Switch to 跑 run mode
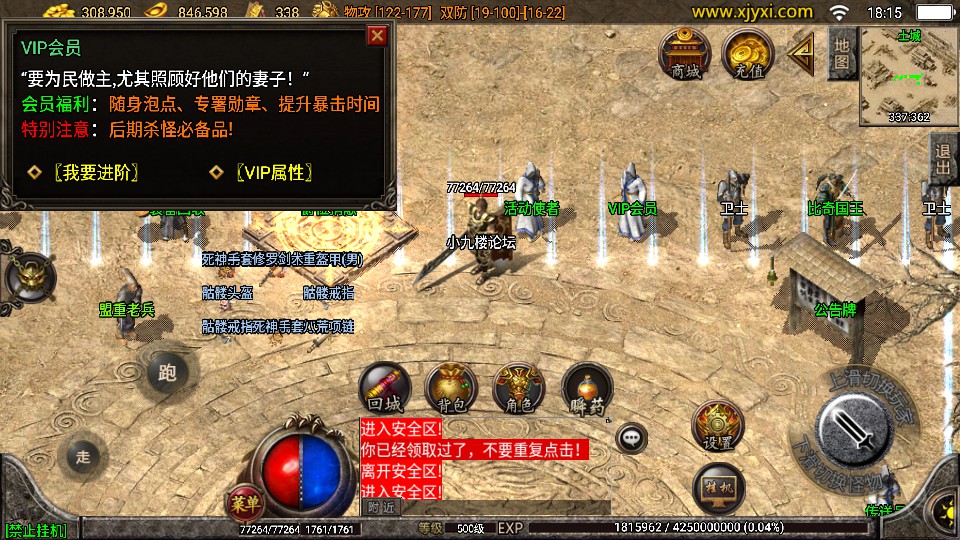Screen dimensions: 960x540 coord(166,374)
